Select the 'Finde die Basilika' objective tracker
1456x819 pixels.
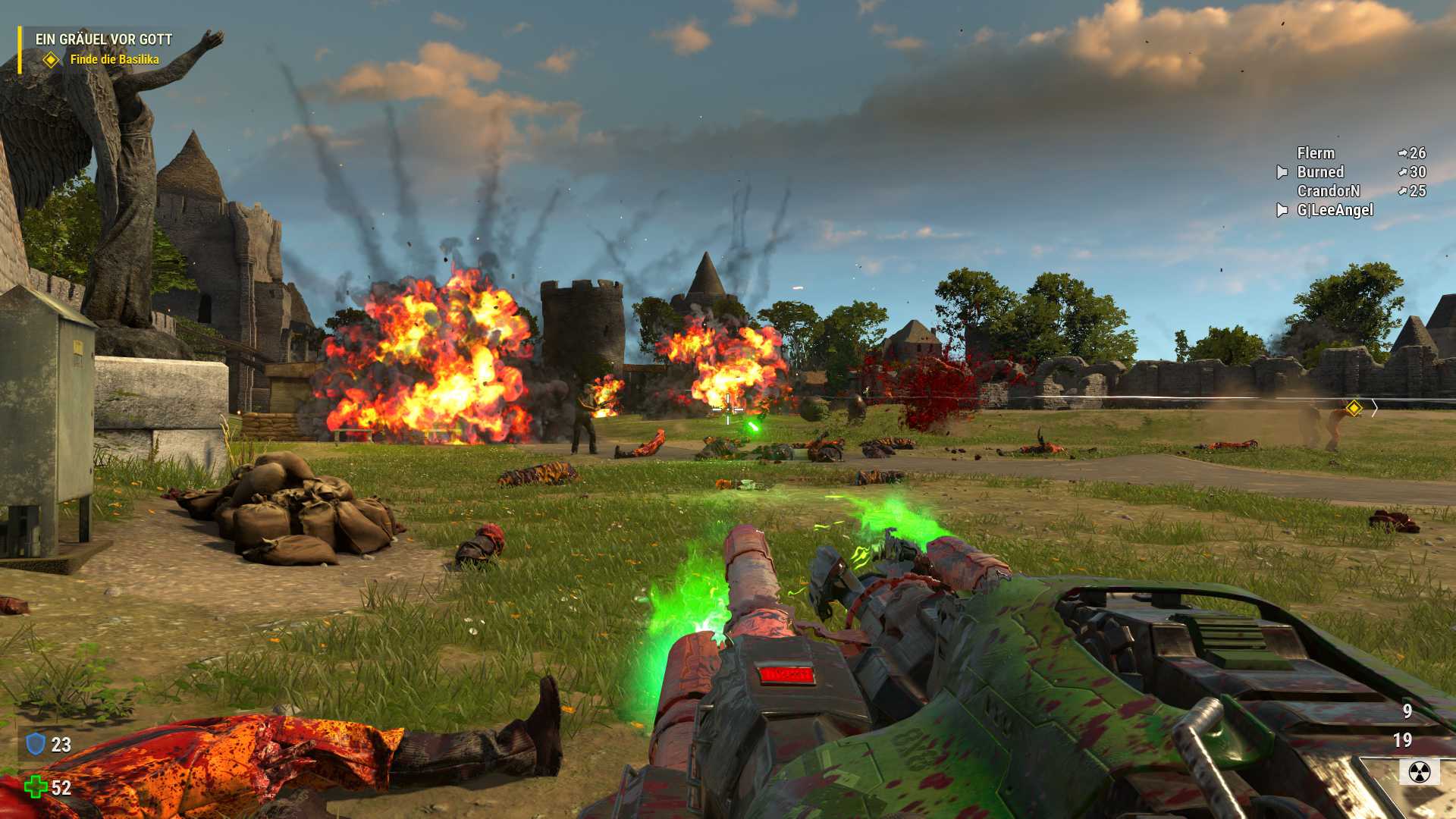(114, 59)
